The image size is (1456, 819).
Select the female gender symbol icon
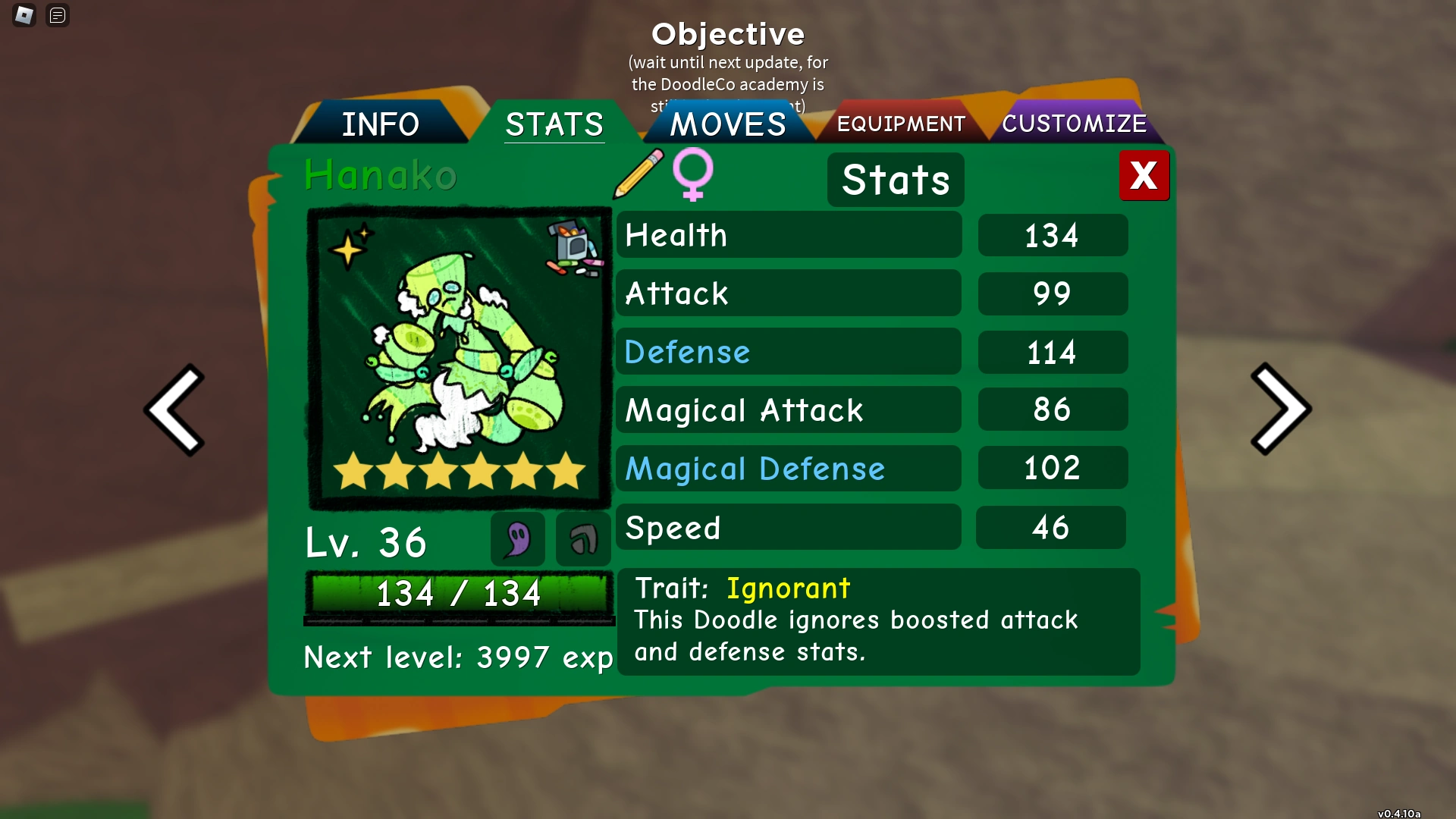[692, 176]
